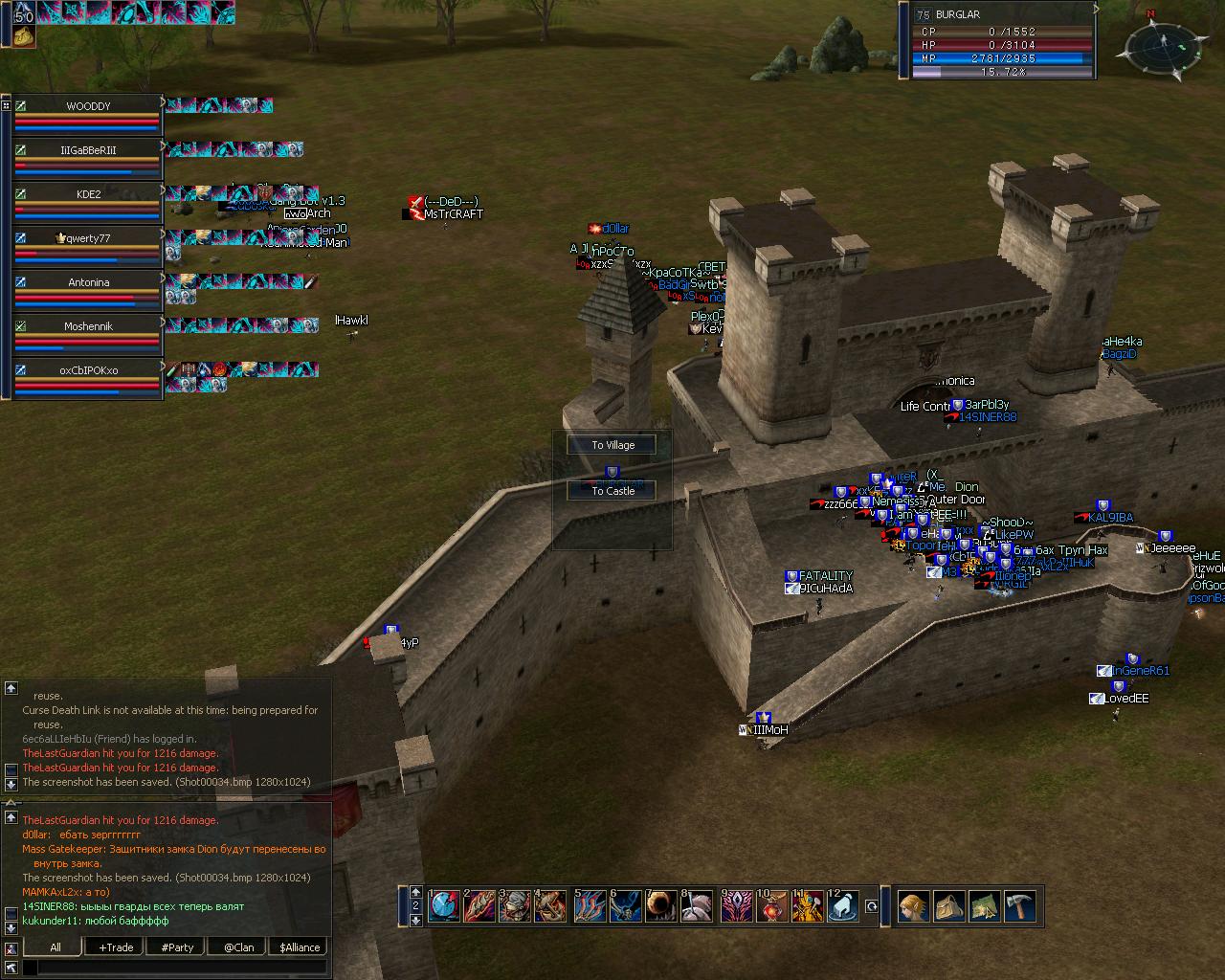Rotate the shortcut bar with the arrow button
This screenshot has width=1225, height=980.
click(x=871, y=905)
